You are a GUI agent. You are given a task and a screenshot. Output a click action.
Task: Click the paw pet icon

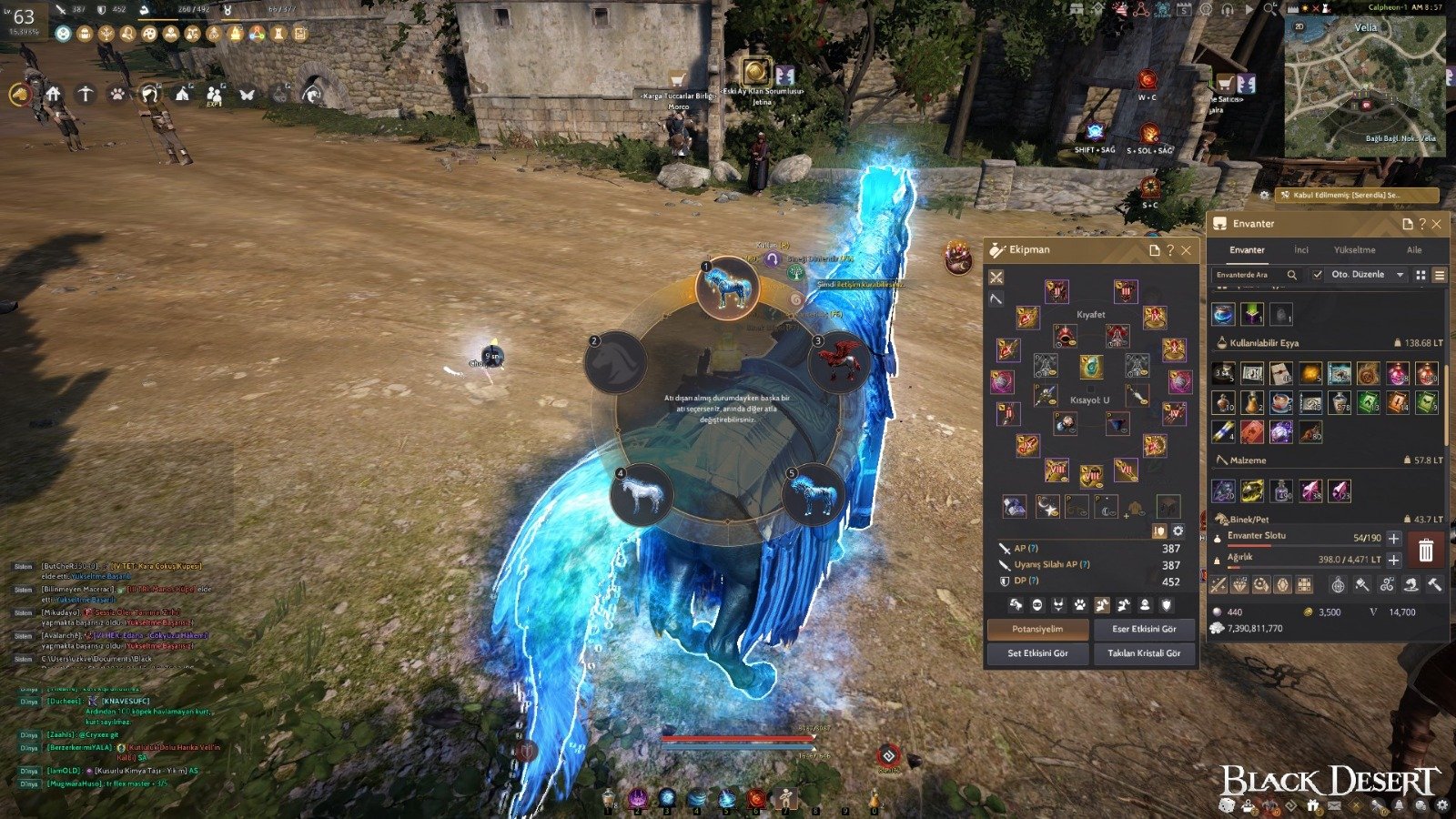[x=117, y=94]
